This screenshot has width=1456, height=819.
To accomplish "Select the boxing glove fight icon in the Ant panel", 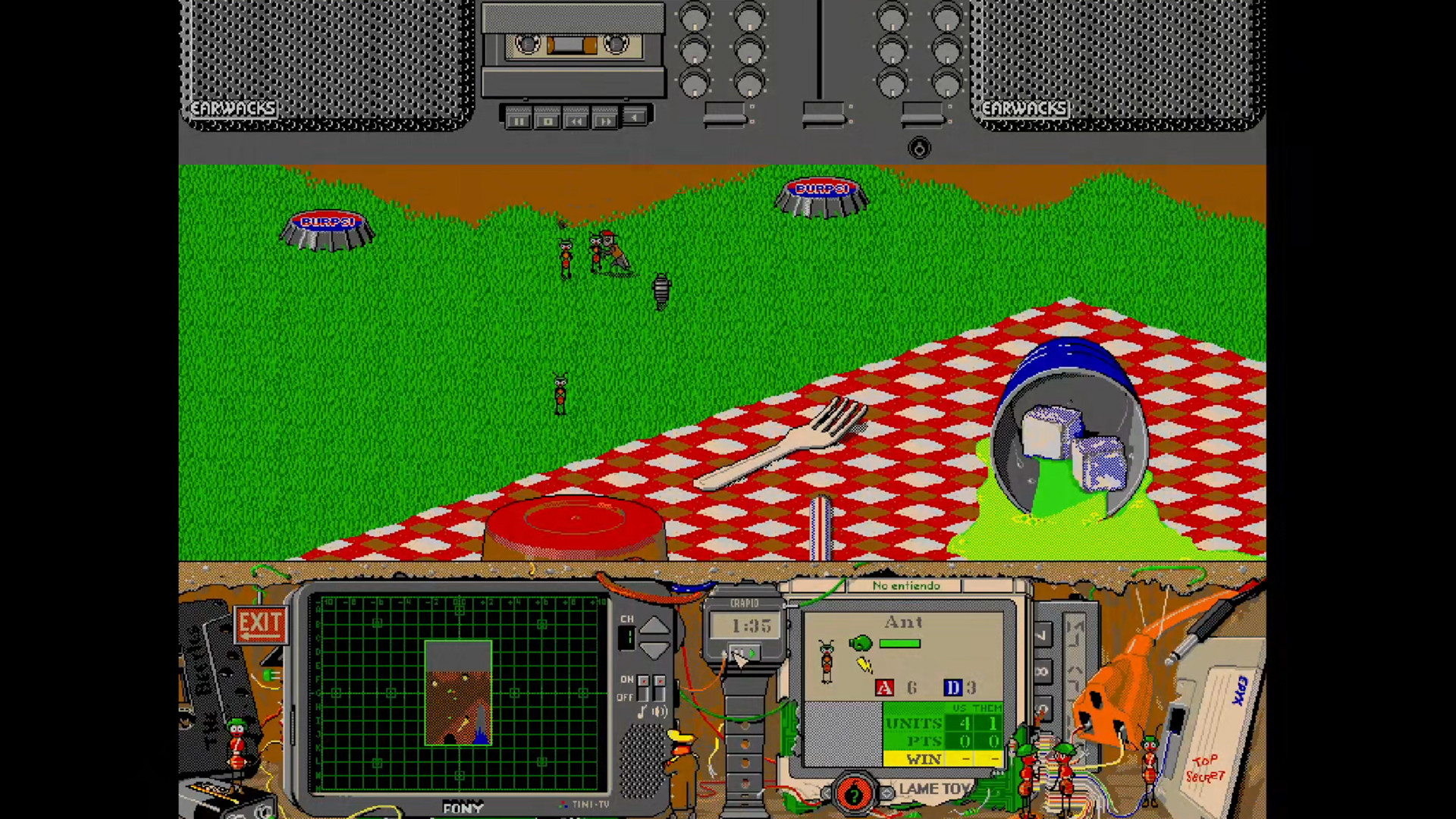I will pyautogui.click(x=861, y=643).
